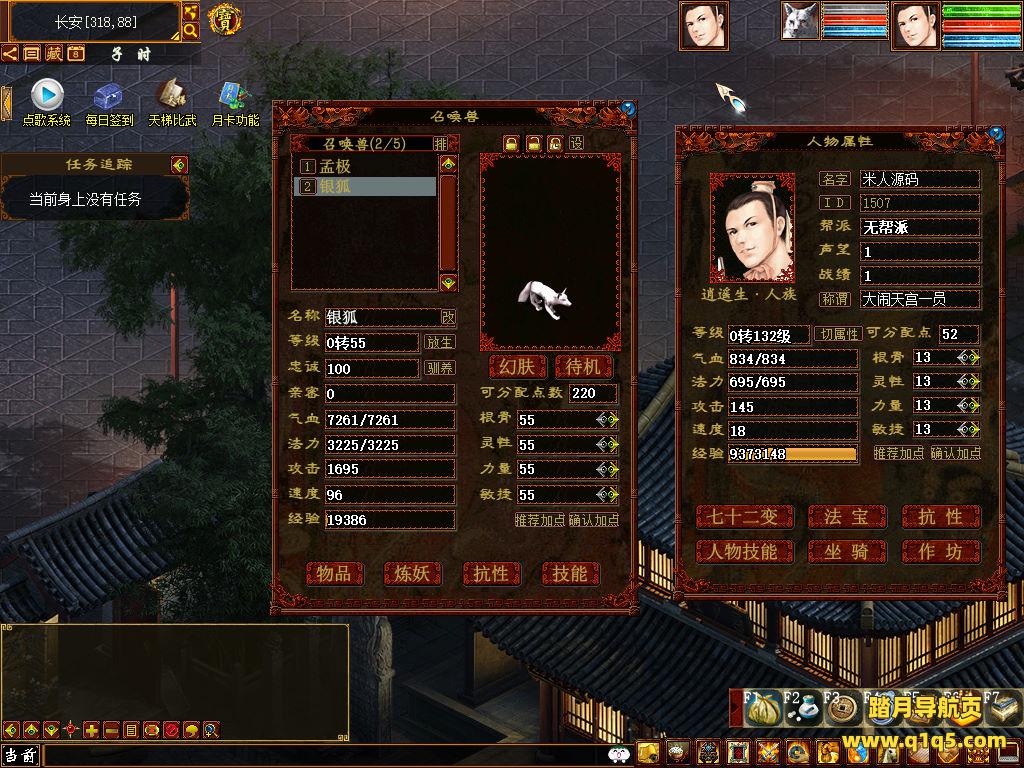This screenshot has height=768, width=1024.
Task: Click the 切属性 switch attributes button
Action: (x=838, y=334)
